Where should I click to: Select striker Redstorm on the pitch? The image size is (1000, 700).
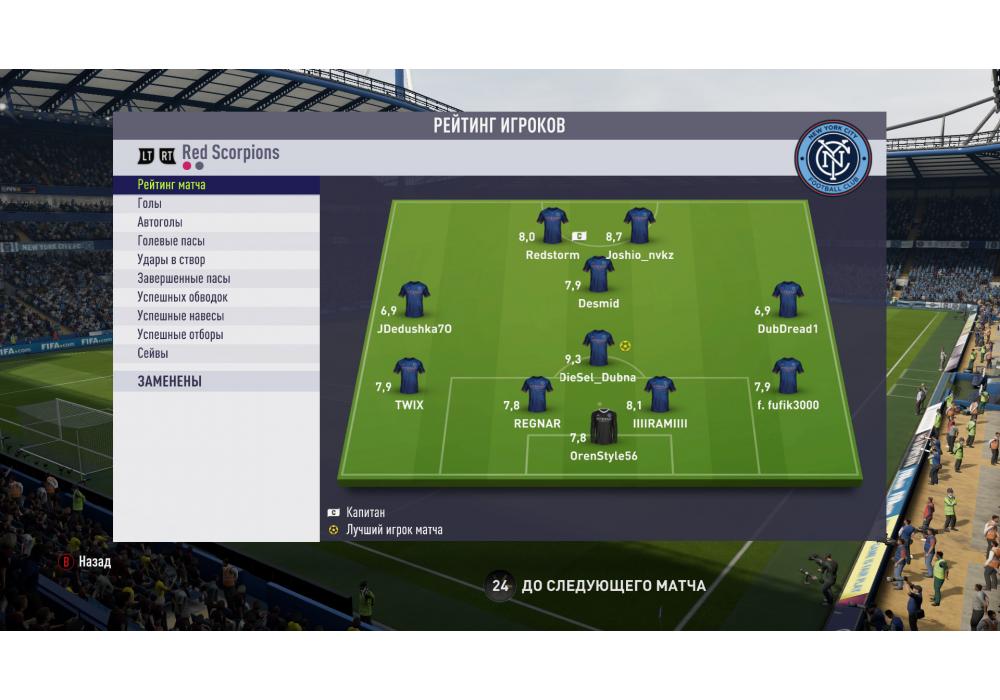552,226
